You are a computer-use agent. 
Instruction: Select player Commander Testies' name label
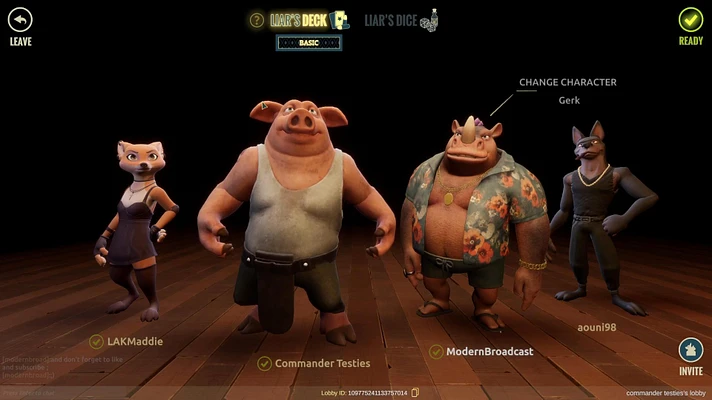[x=322, y=363]
